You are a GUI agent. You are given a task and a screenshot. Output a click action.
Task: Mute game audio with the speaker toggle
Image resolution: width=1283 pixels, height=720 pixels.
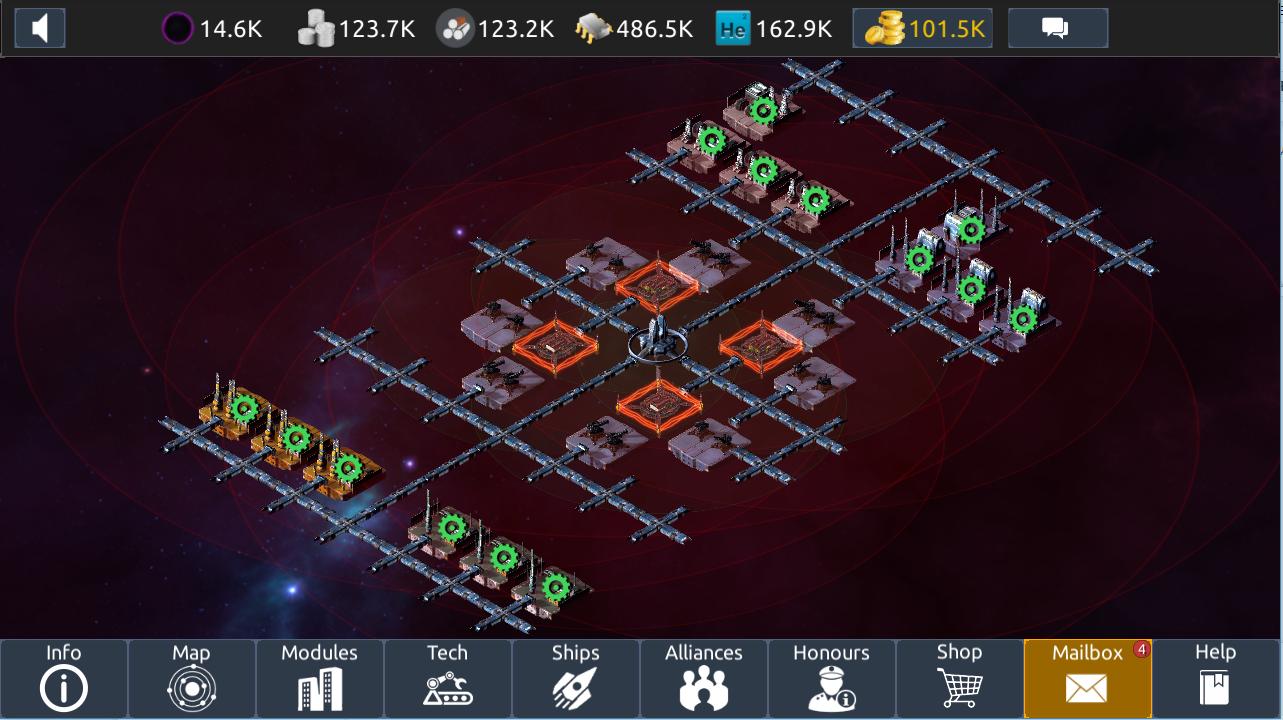coord(39,27)
